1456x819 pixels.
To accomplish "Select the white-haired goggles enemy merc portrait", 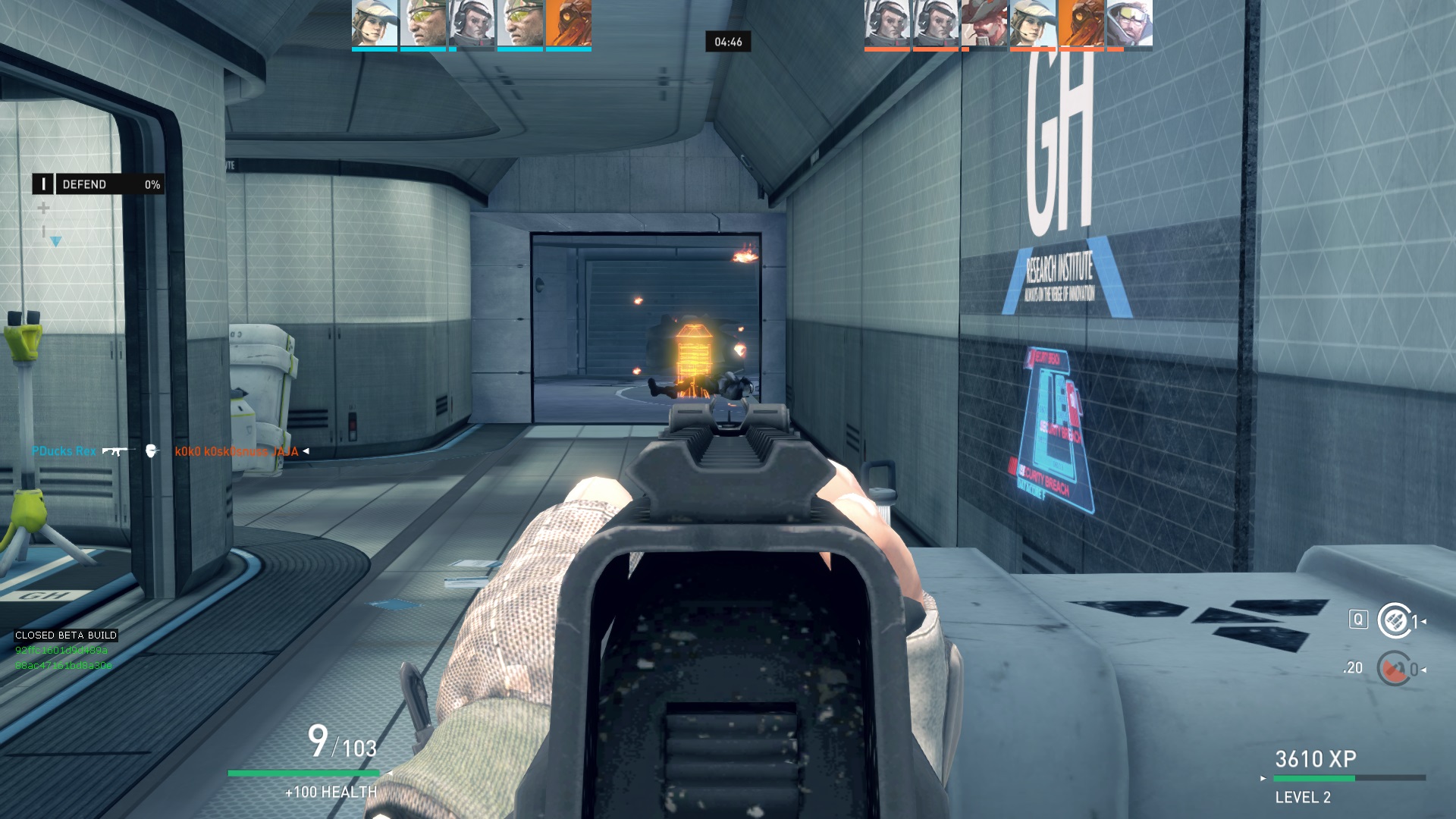I will pyautogui.click(x=1129, y=24).
